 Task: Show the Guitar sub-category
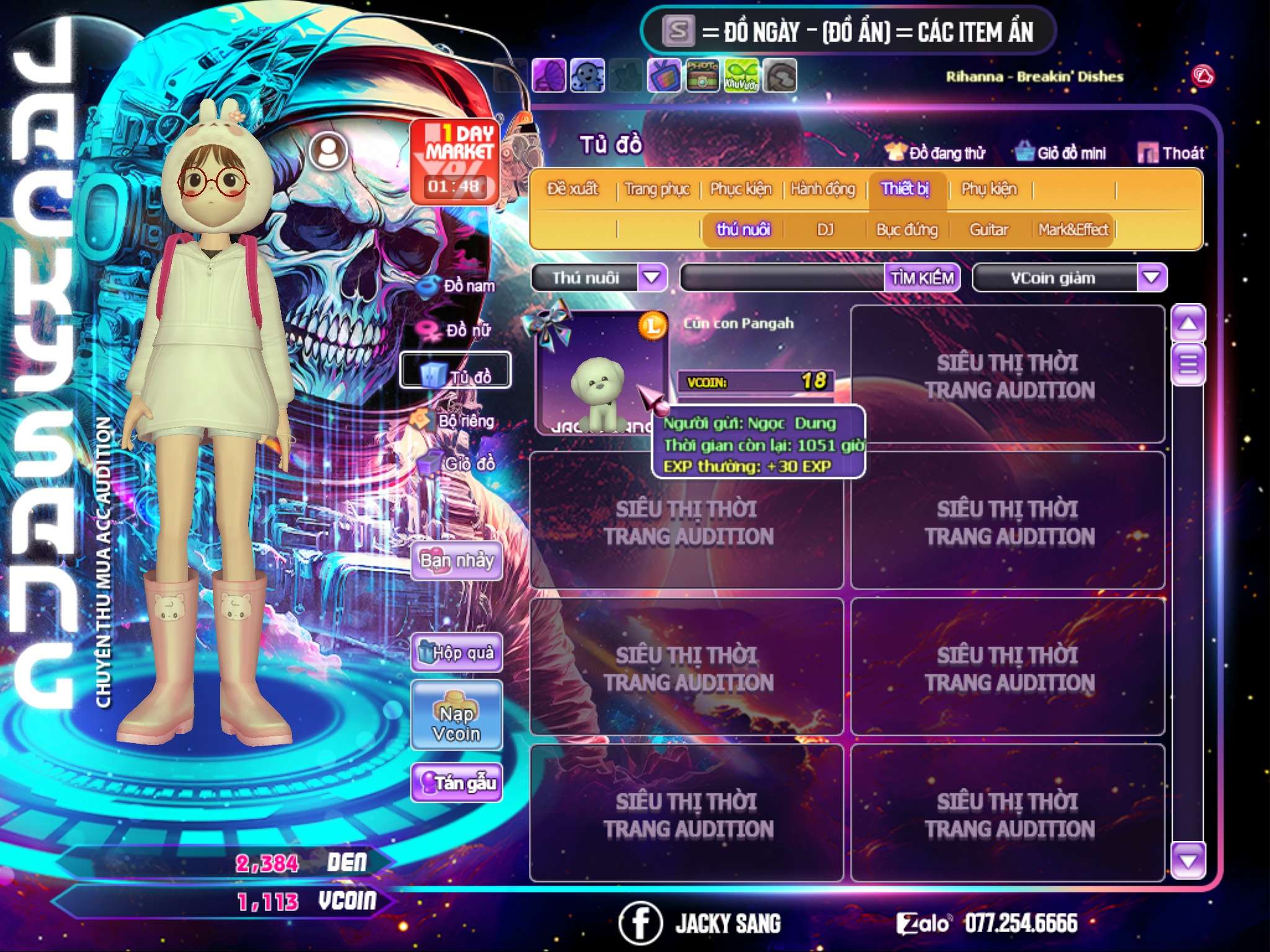[x=988, y=230]
